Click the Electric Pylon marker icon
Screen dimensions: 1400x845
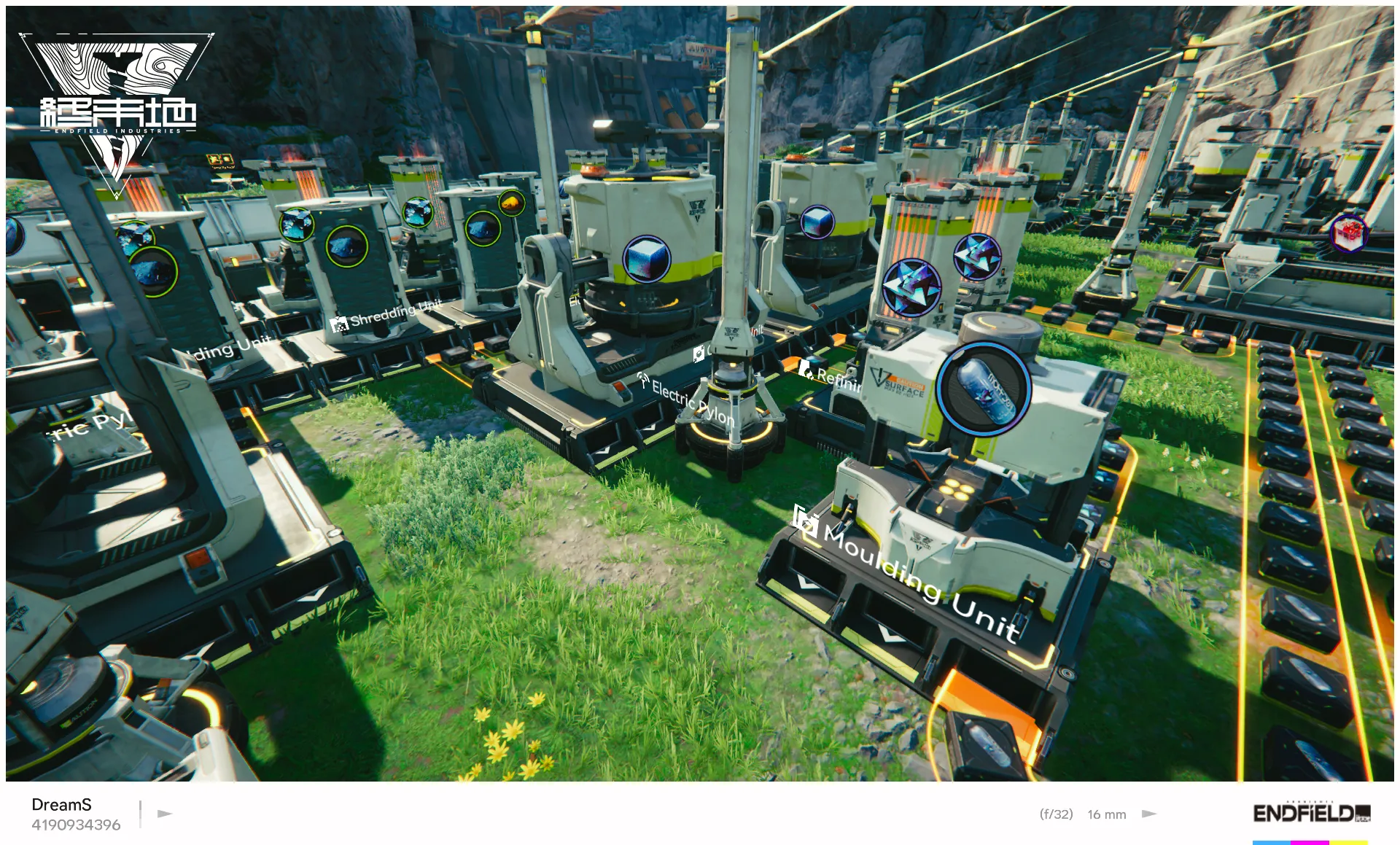643,378
